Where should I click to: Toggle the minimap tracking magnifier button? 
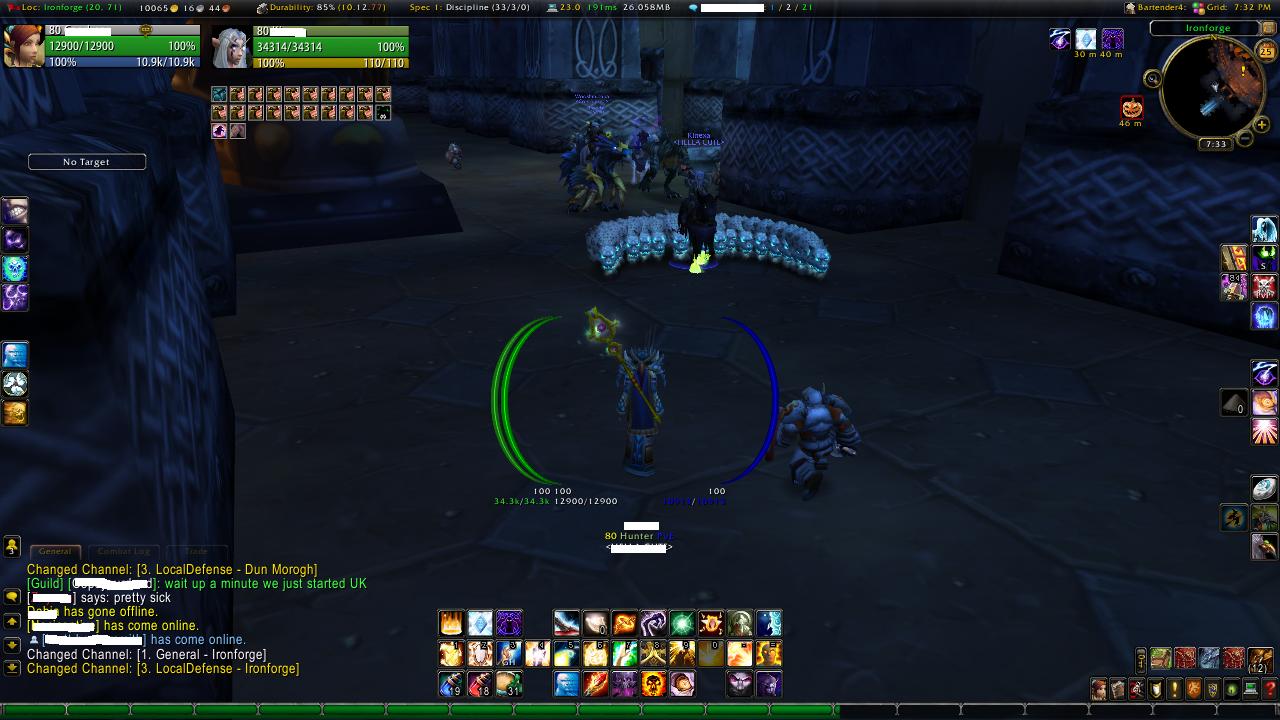pos(1153,79)
